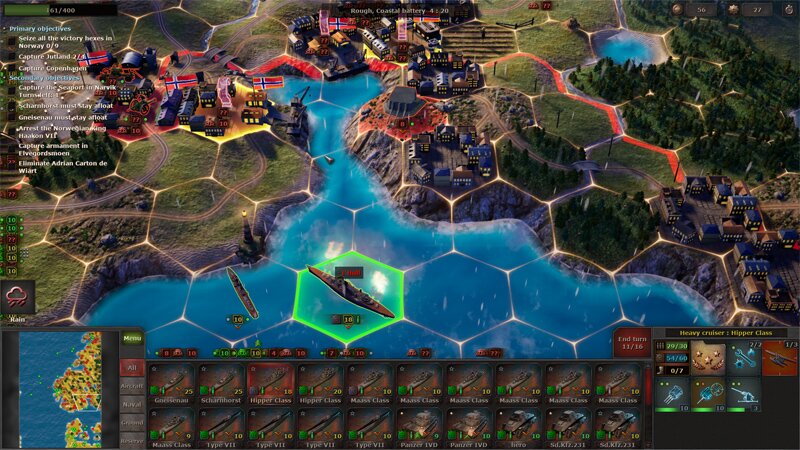Select the Gneisenau unit card

click(172, 383)
